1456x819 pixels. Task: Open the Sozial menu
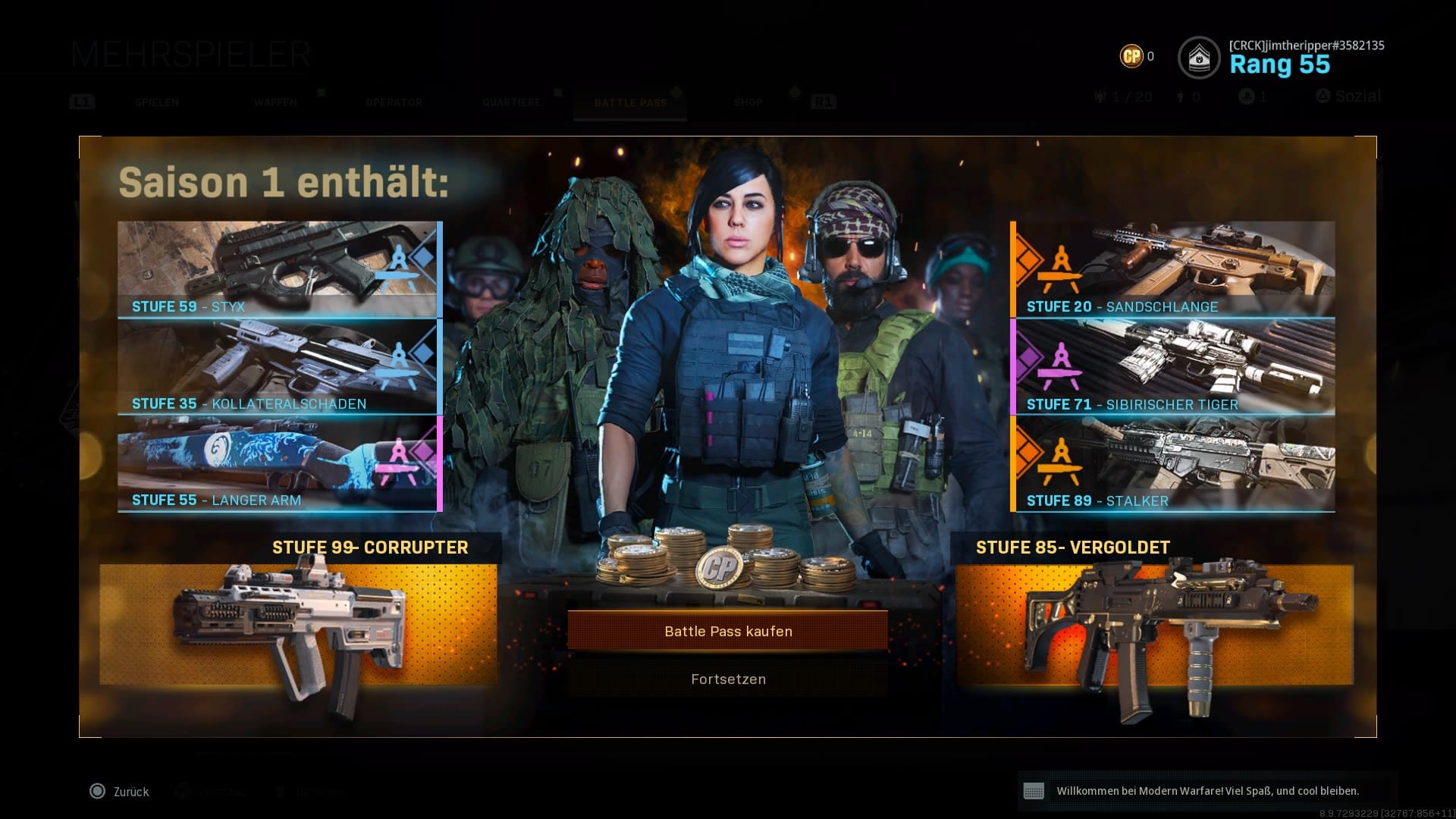tap(1349, 96)
